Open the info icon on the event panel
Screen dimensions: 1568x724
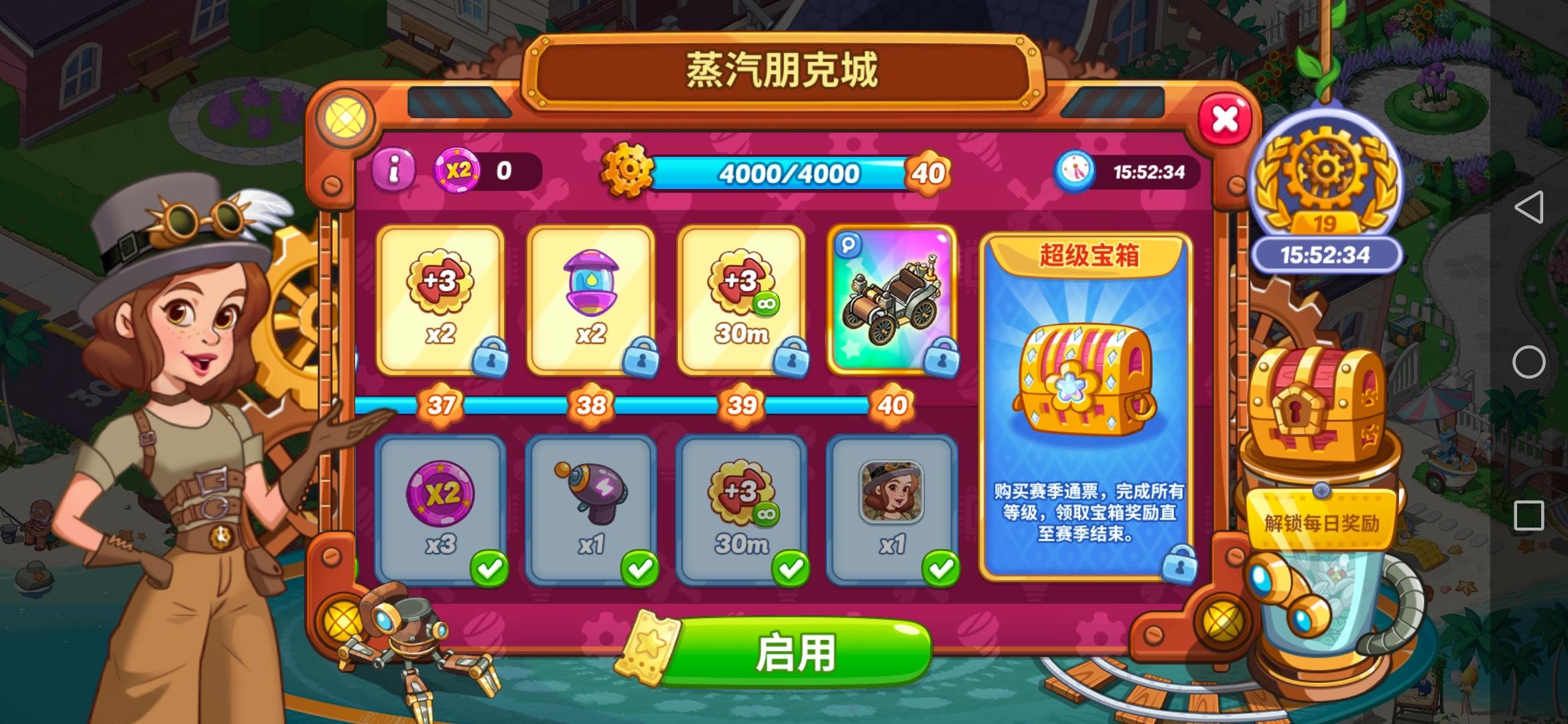[392, 173]
